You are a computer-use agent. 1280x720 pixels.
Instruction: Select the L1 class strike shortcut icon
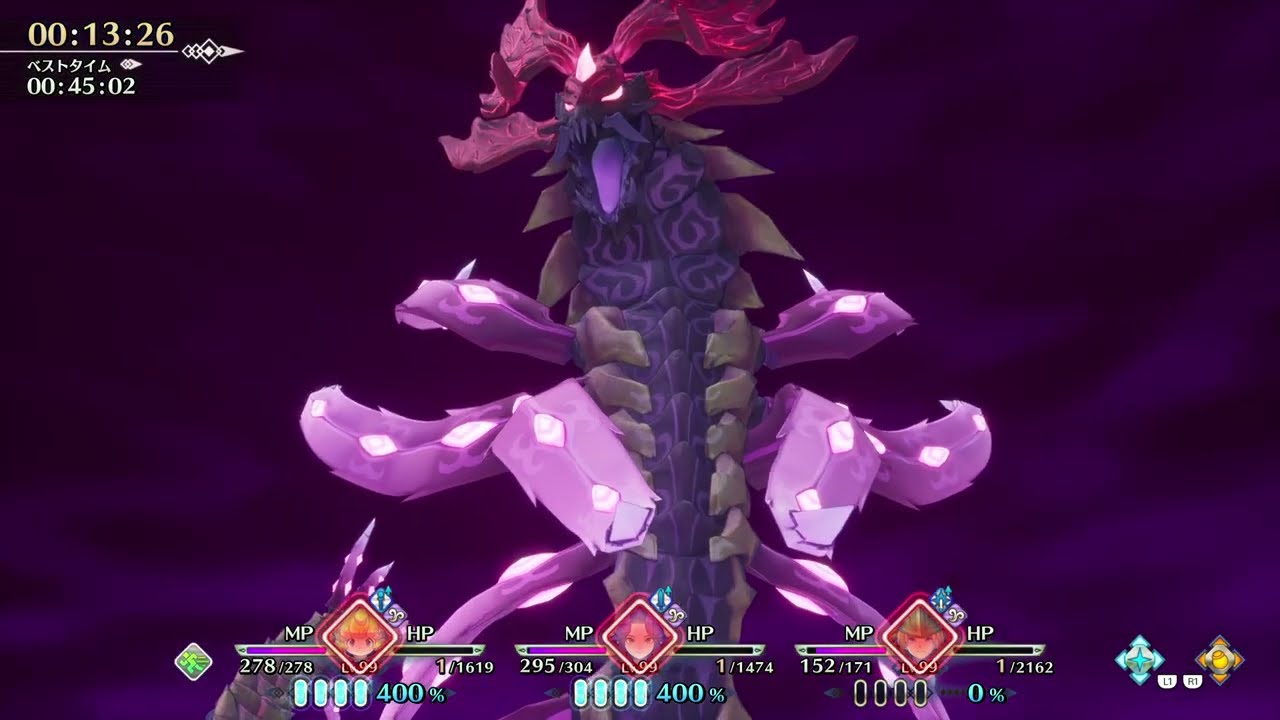pos(1139,656)
